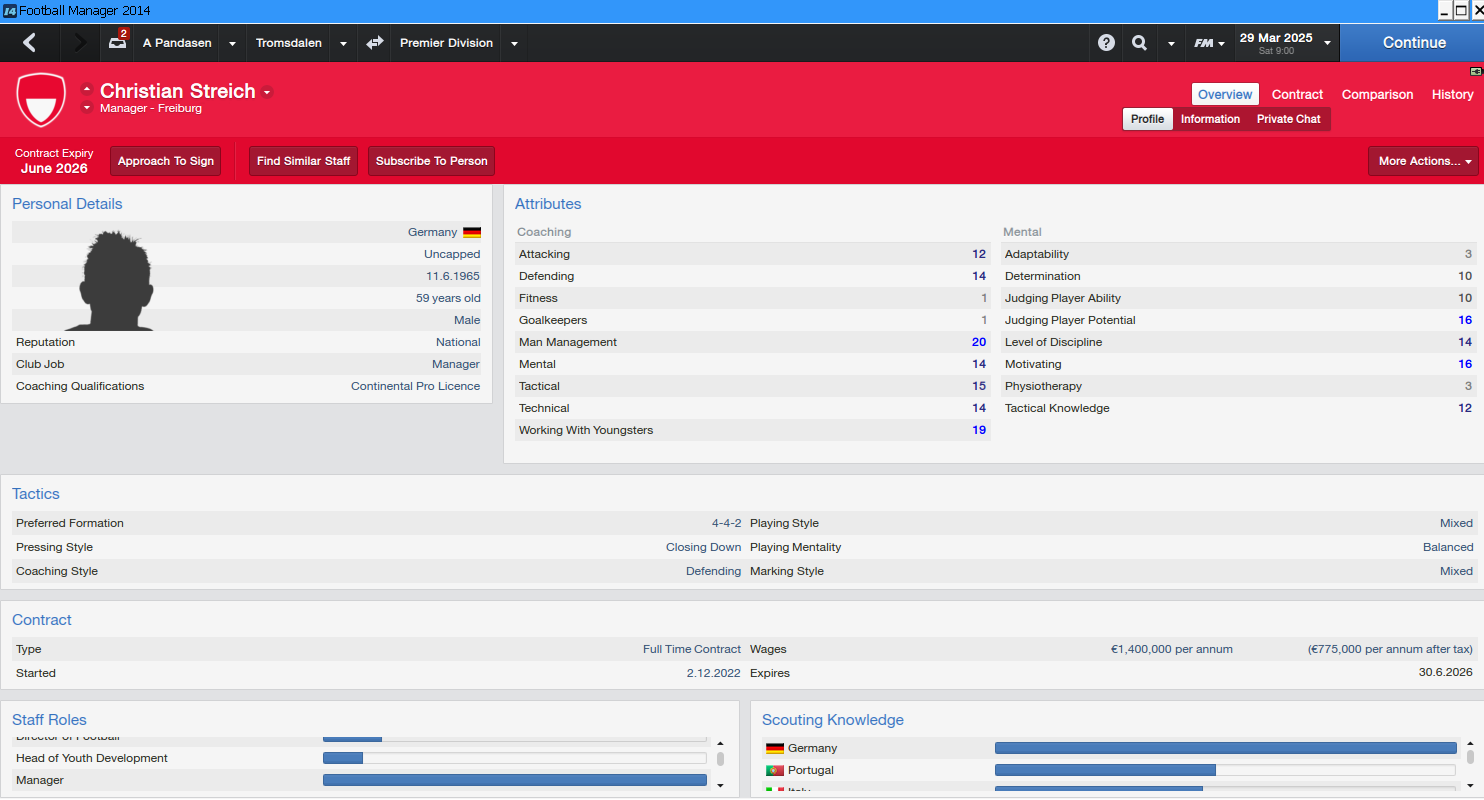Open the inbox with 2 notifications
Screen dimensions: 1484x800
(119, 43)
